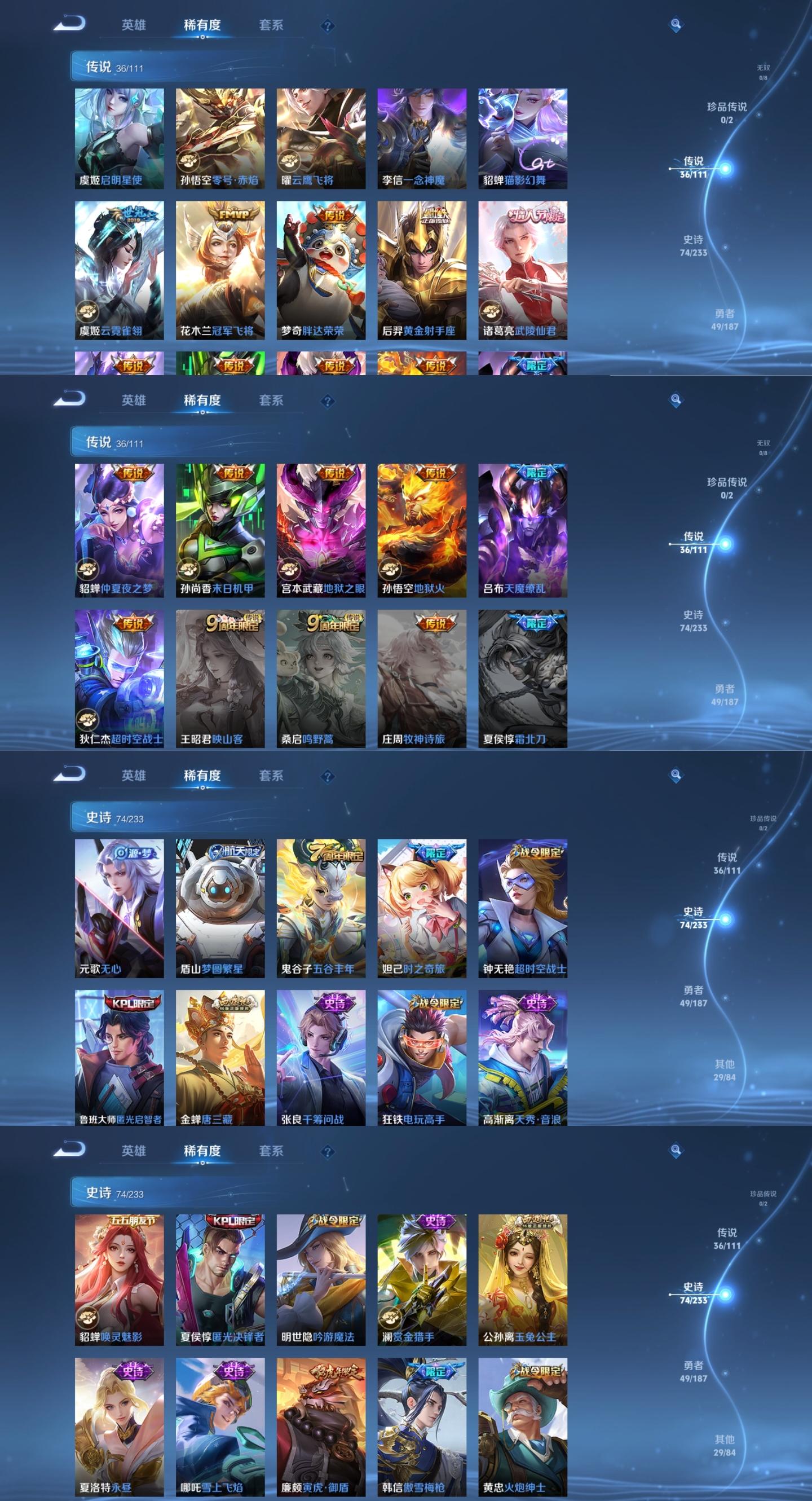812x1501 pixels.
Task: Open 孙悟空零号·赤焰 skin
Action: coord(220,138)
